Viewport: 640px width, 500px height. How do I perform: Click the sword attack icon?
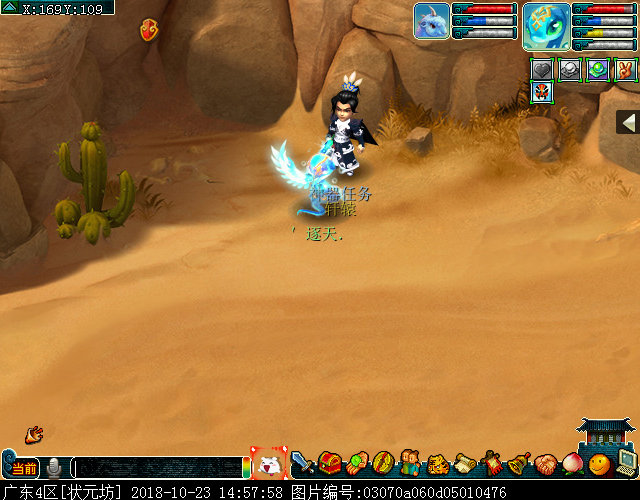pyautogui.click(x=303, y=464)
